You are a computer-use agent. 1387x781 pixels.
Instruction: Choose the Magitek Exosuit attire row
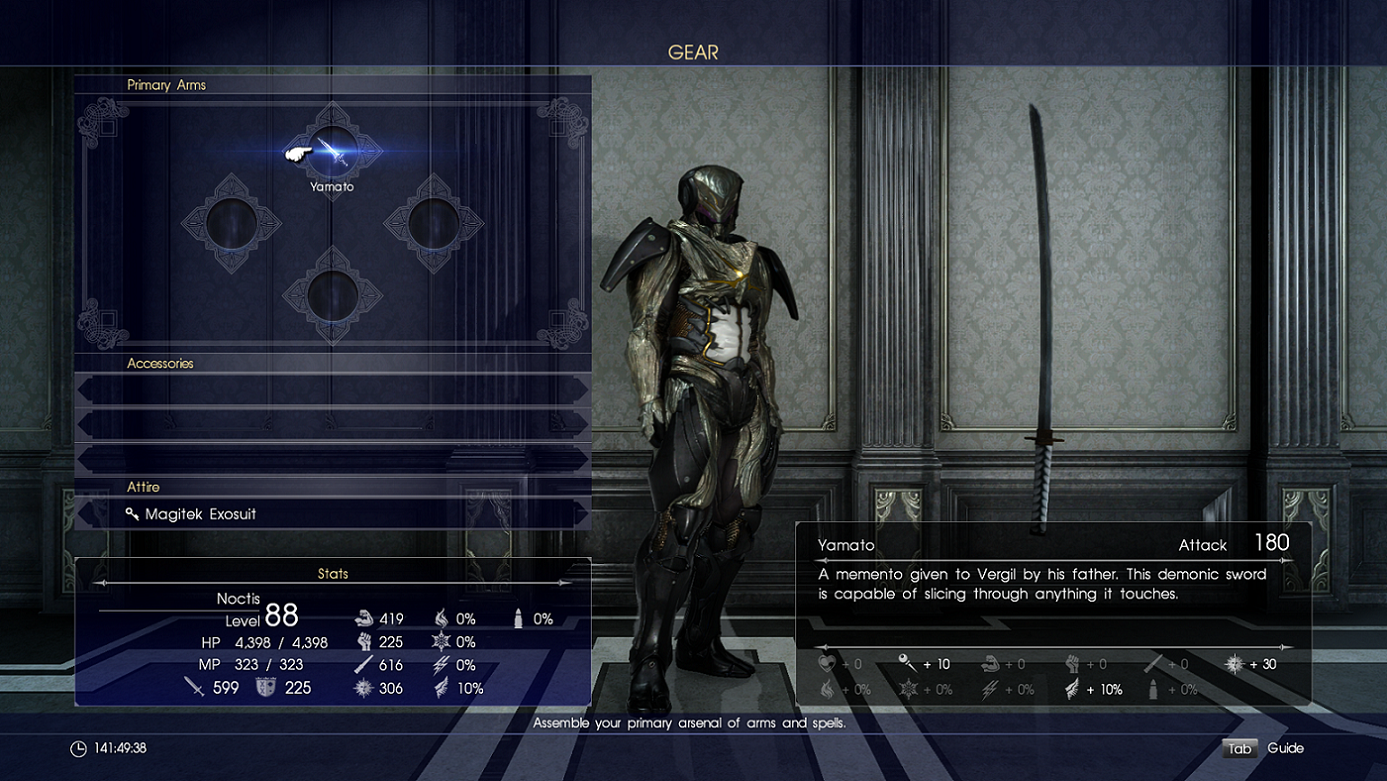[x=332, y=514]
